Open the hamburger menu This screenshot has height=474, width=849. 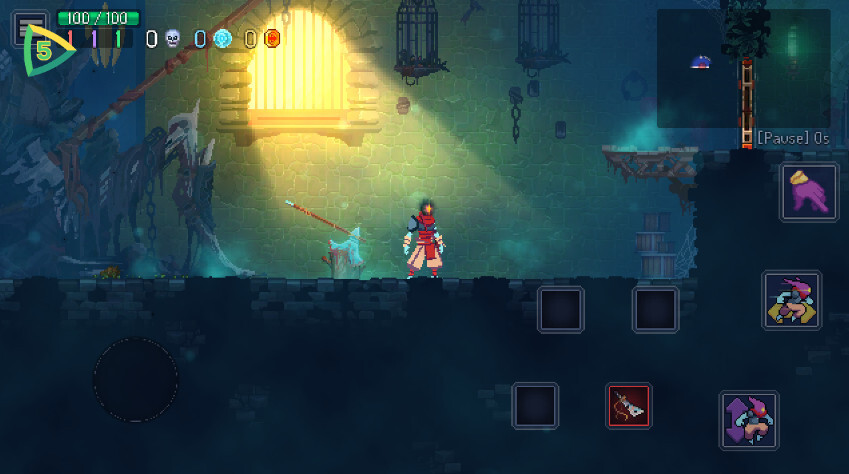pyautogui.click(x=31, y=24)
